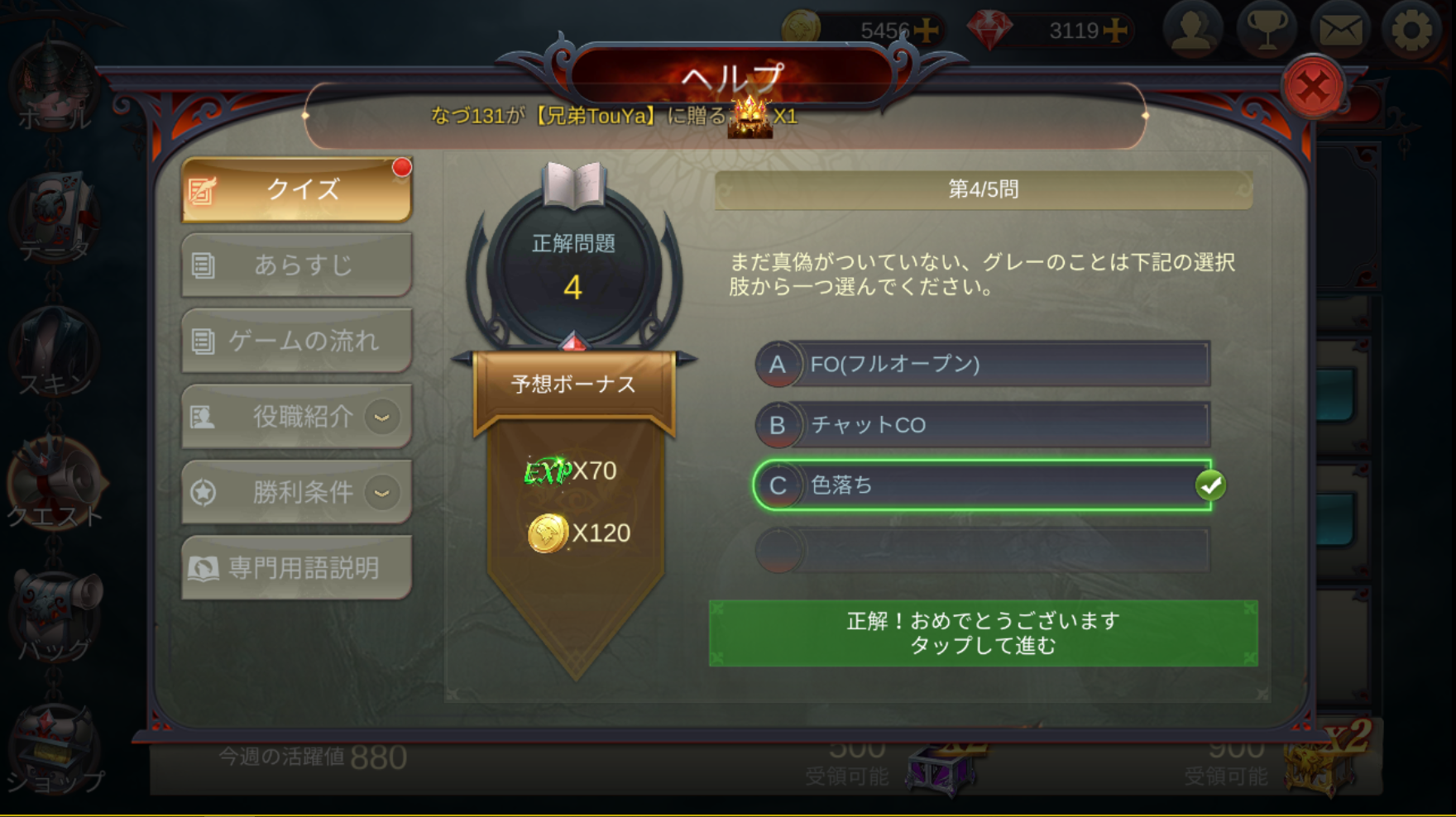
Task: Open the trophy rankings icon
Action: (x=1266, y=31)
